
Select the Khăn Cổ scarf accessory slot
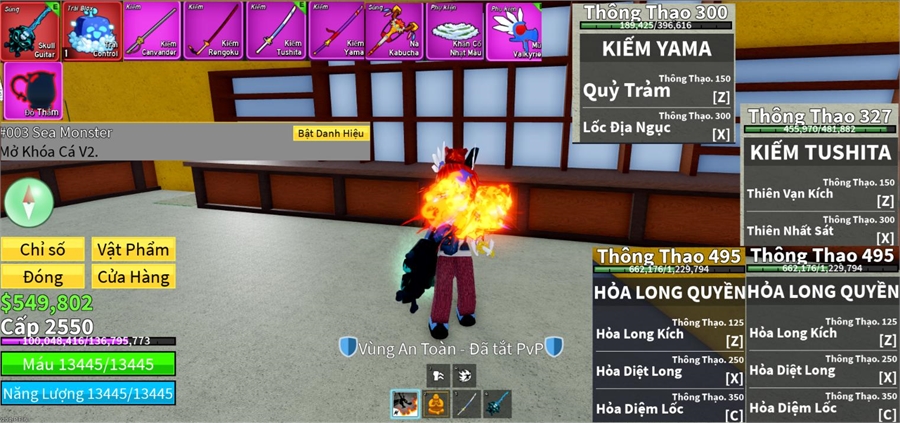tap(455, 30)
